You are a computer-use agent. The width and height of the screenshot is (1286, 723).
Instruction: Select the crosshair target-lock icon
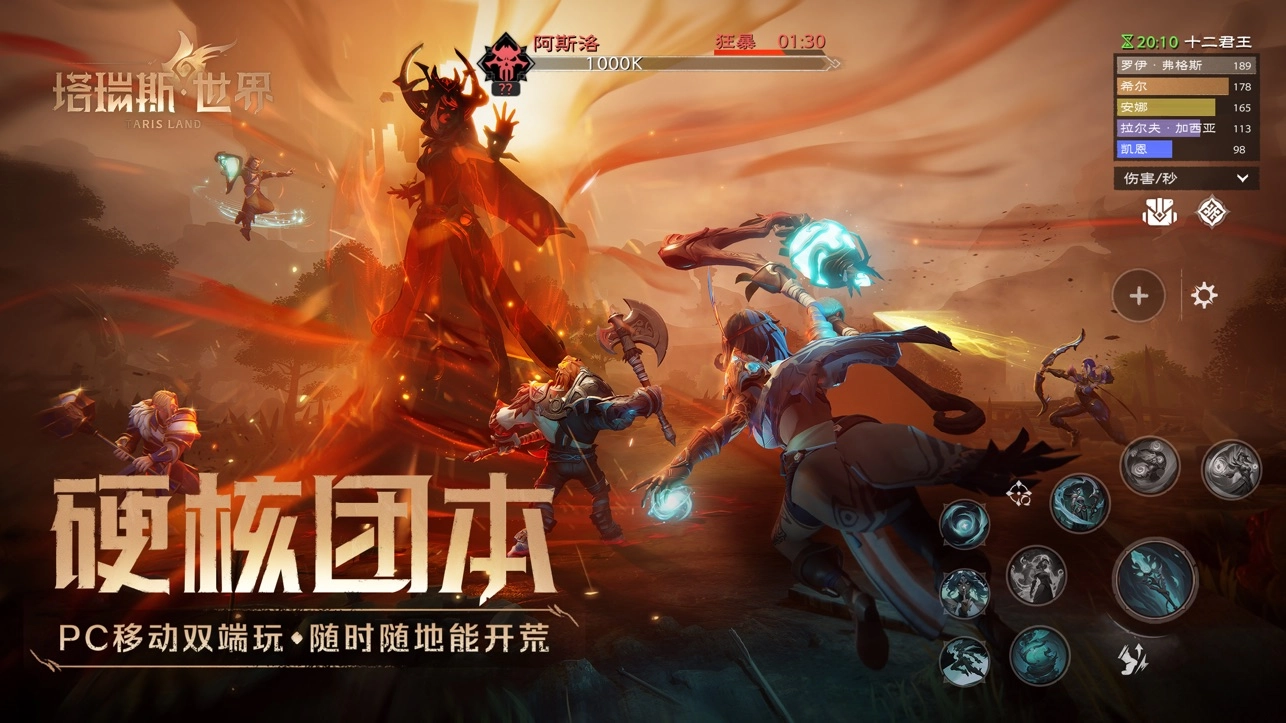[x=1018, y=495]
